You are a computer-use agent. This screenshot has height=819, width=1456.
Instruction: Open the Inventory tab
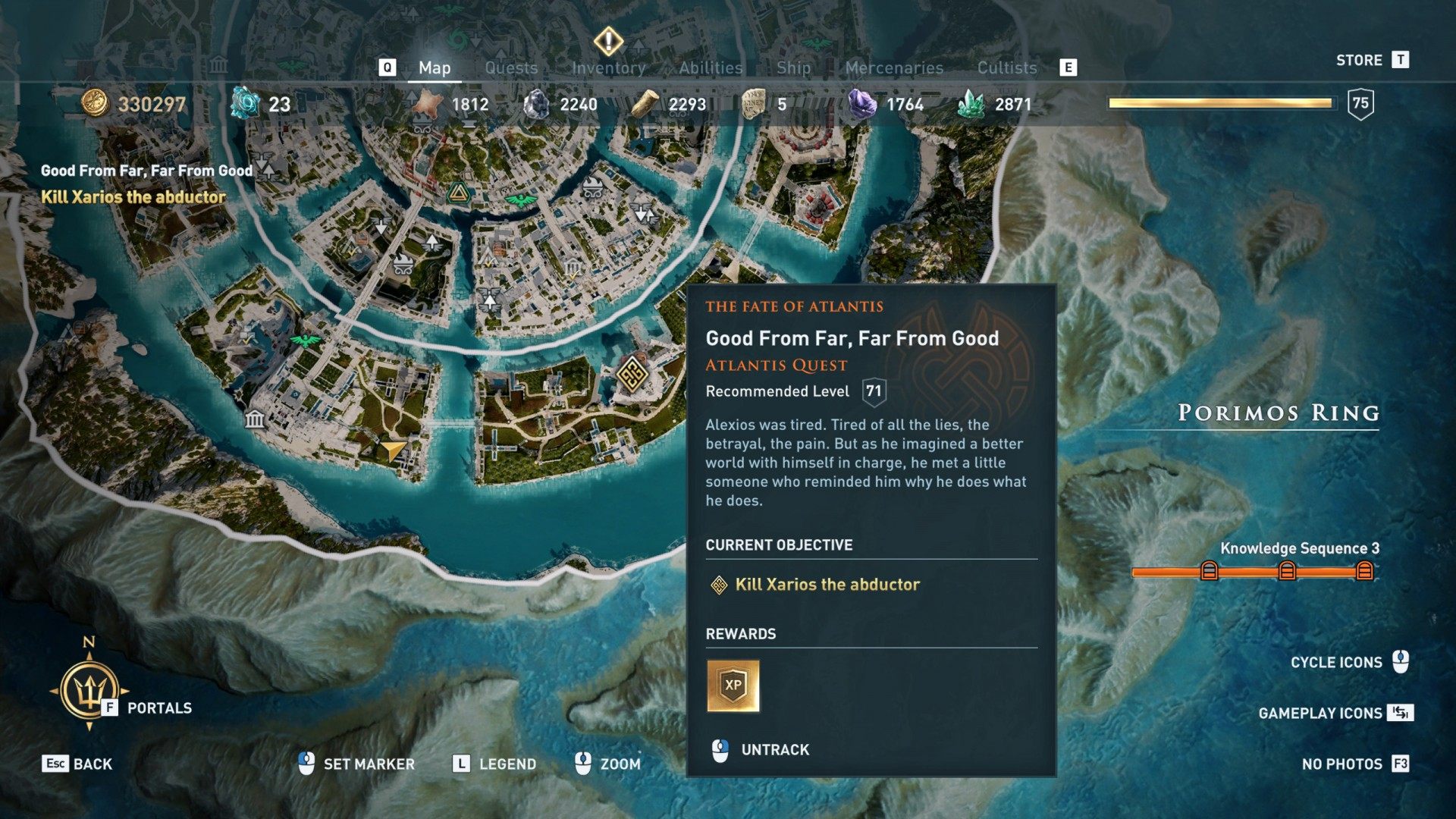pos(608,68)
